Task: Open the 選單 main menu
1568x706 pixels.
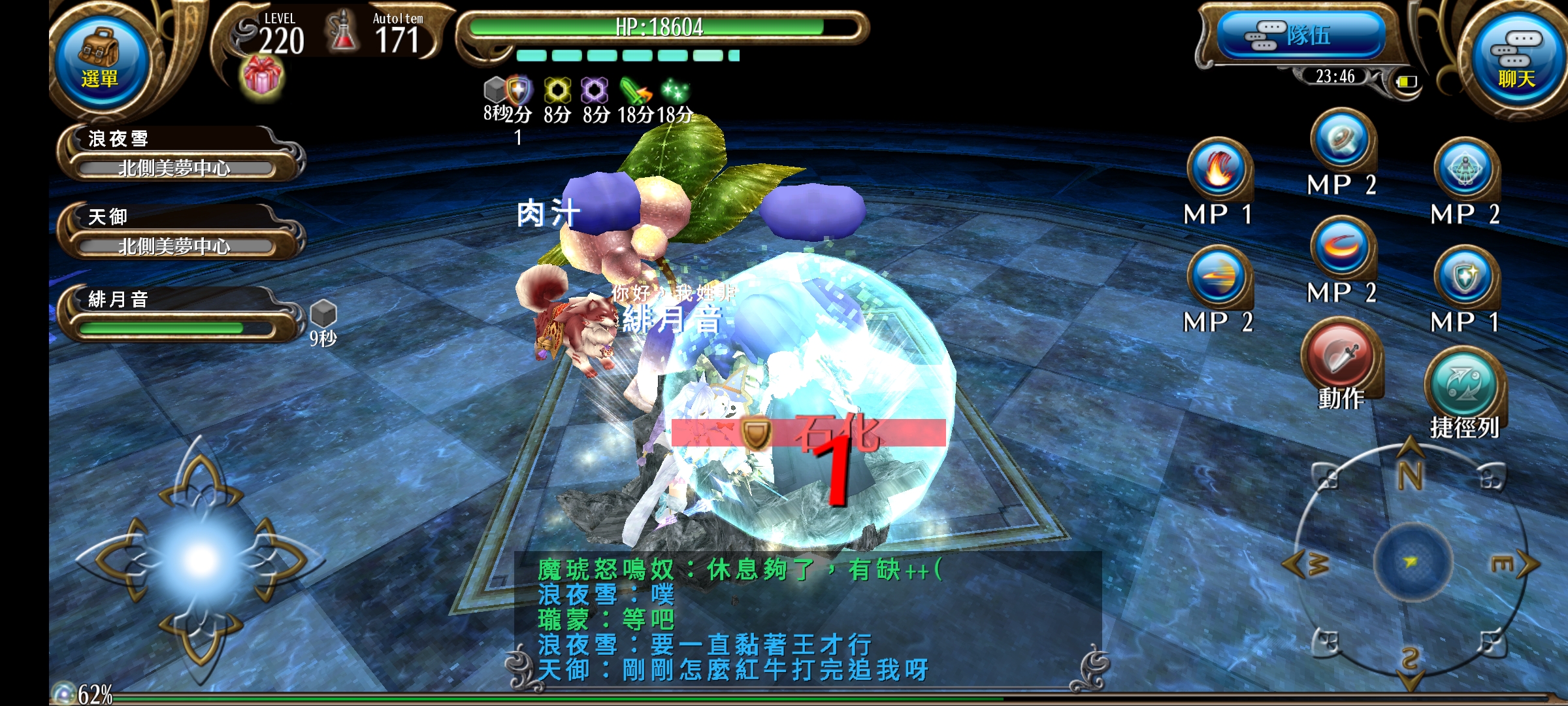Action: [99, 60]
